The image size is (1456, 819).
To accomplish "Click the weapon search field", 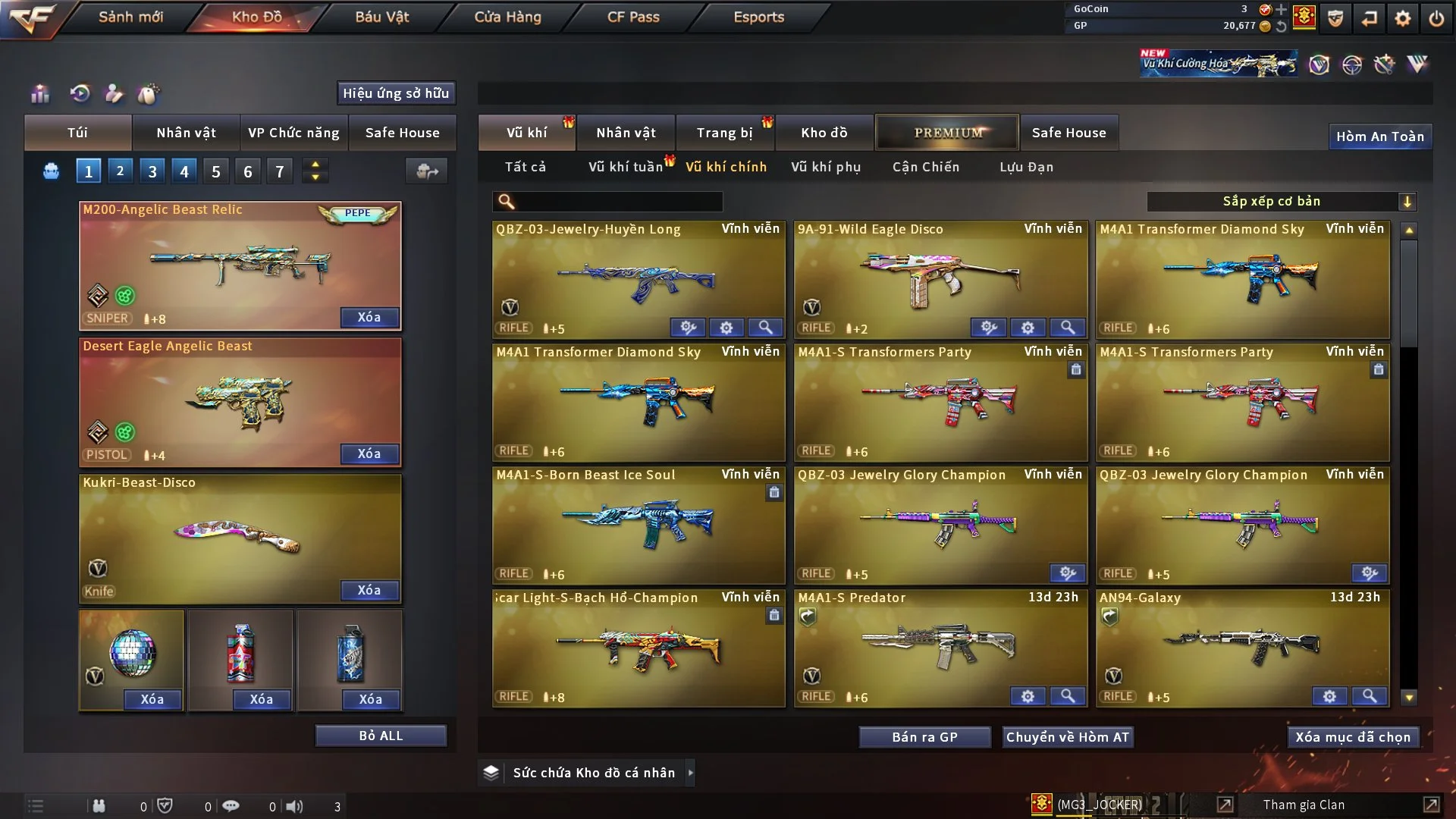I will click(x=618, y=202).
